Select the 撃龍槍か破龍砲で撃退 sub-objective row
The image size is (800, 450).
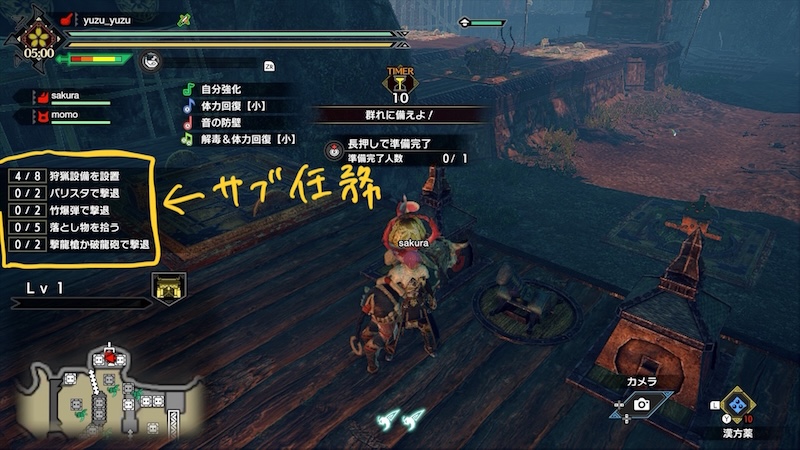coord(80,245)
